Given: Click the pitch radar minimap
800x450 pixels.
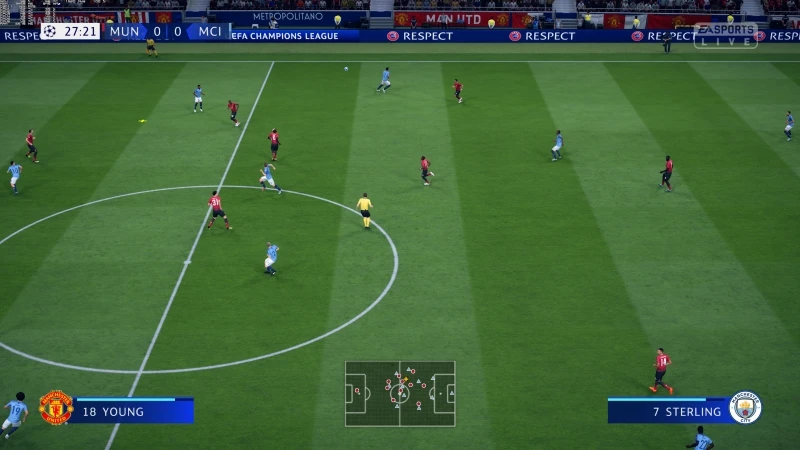Looking at the screenshot, I should 400,393.
